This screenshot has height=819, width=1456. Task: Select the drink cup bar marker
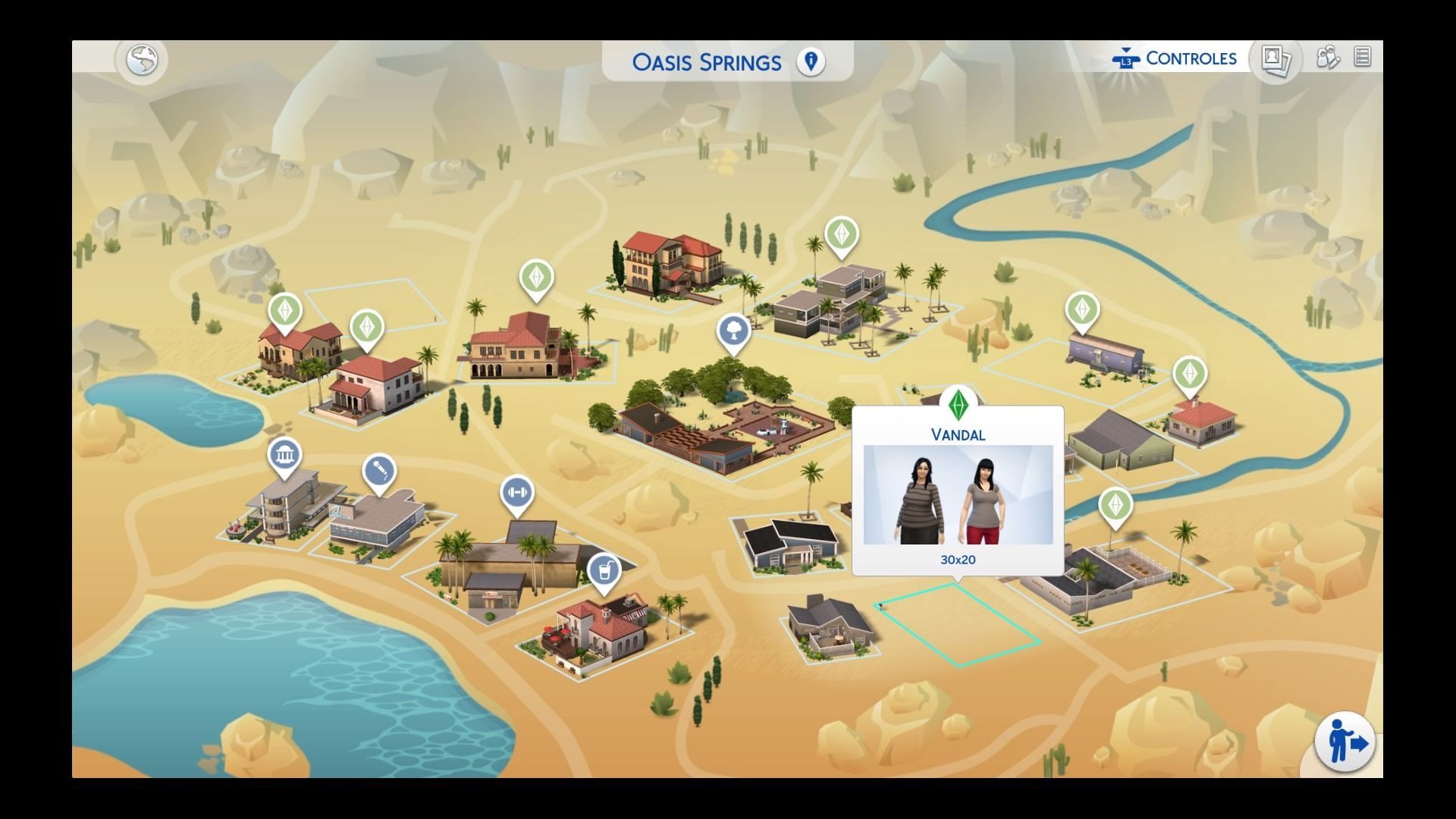[604, 569]
